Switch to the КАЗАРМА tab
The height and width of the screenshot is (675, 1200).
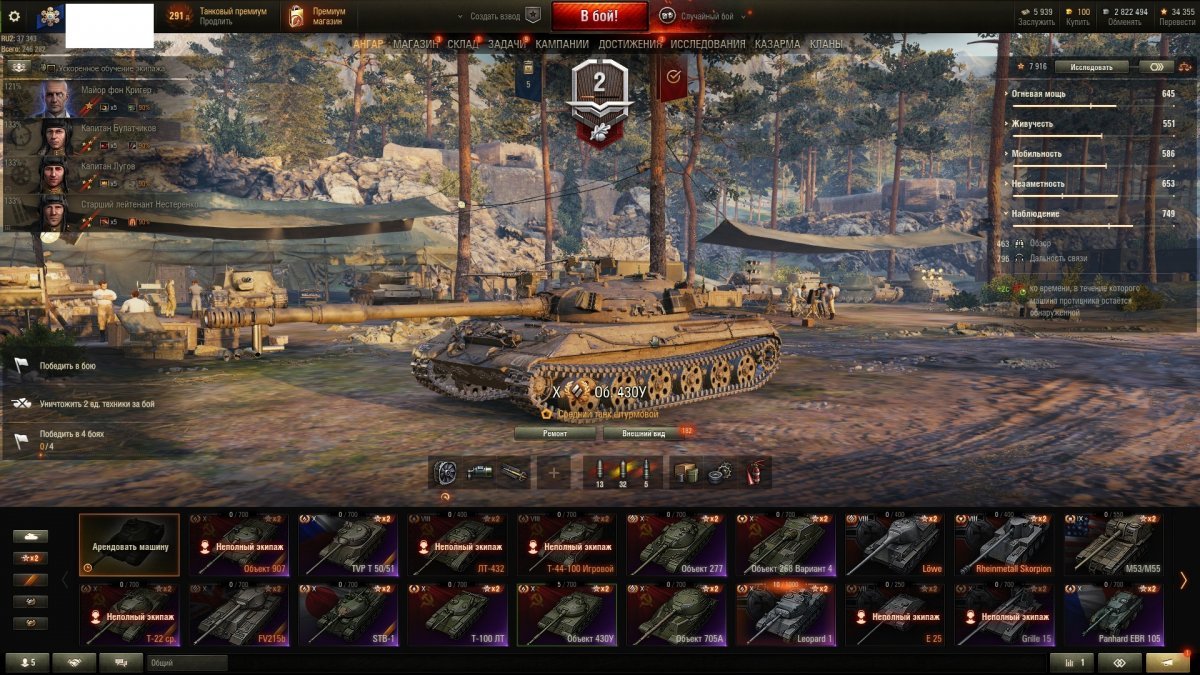tap(777, 44)
